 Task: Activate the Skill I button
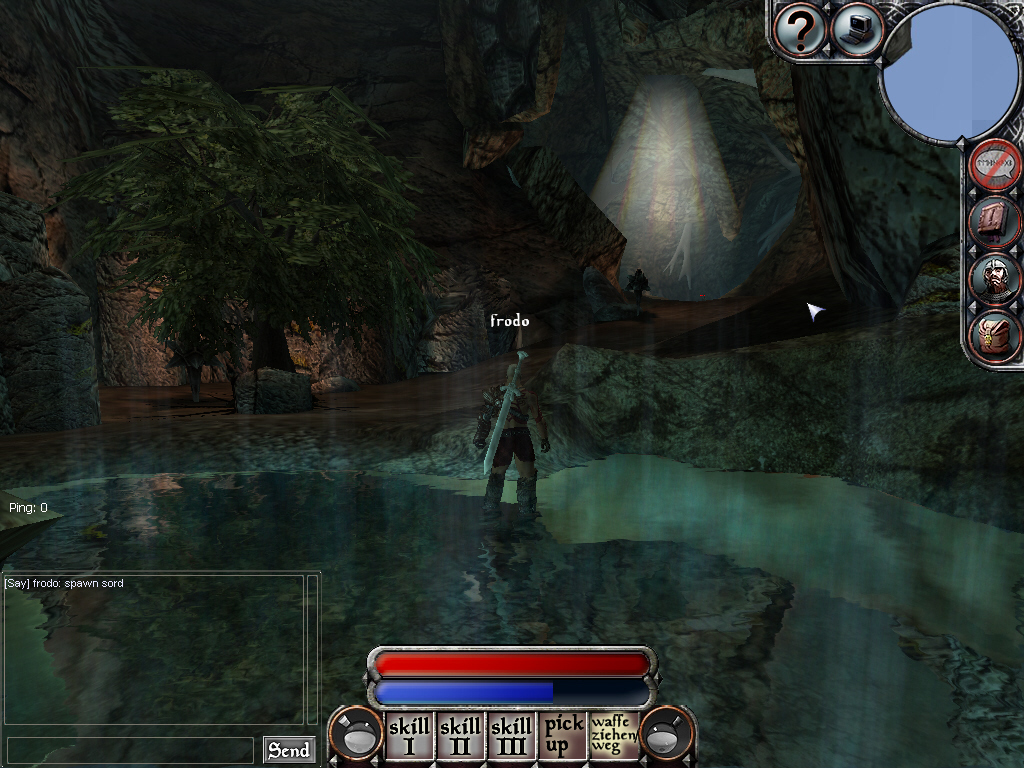tap(408, 736)
